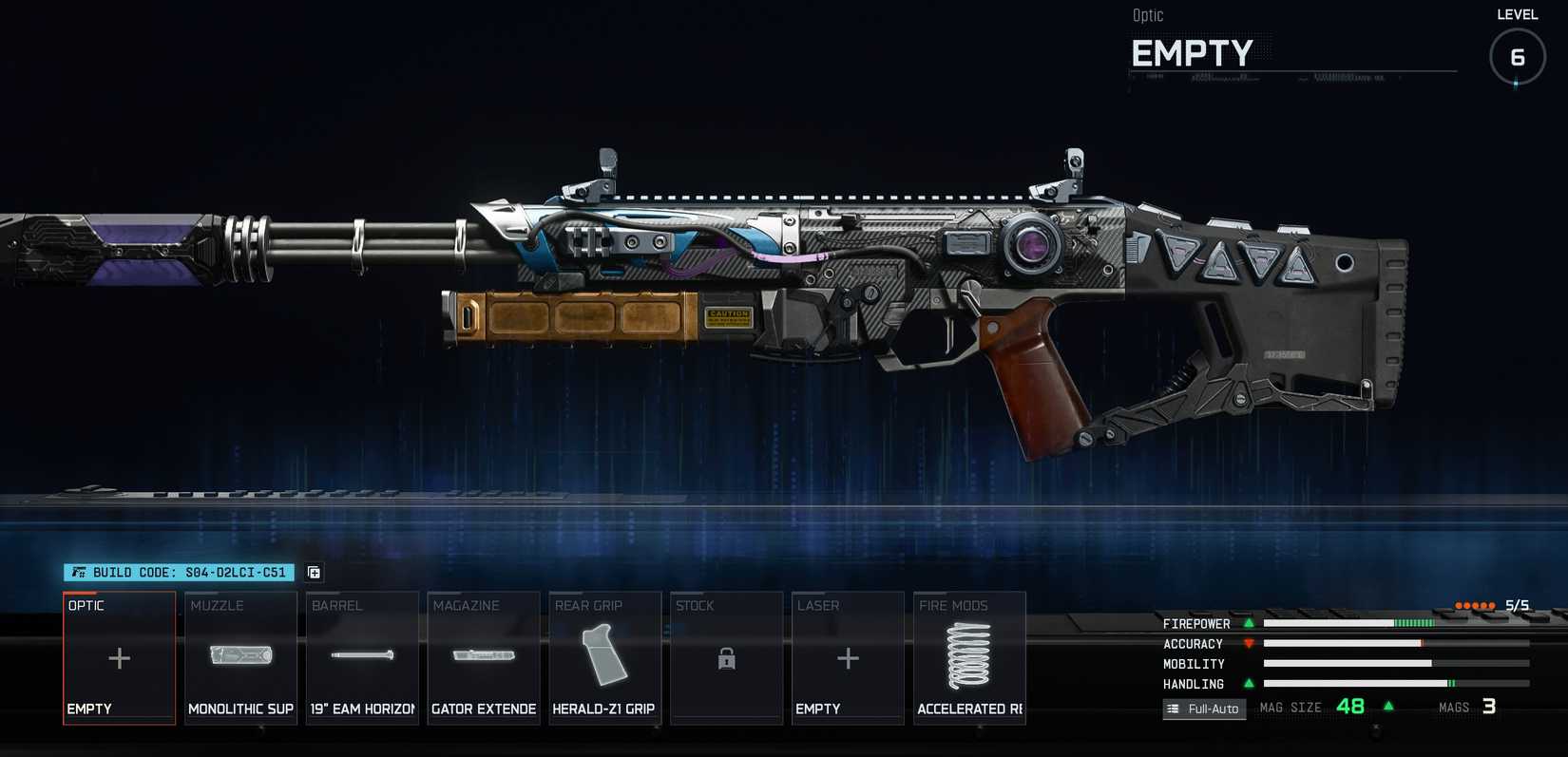This screenshot has height=757, width=1568.
Task: Copy the build code with the icon
Action: (315, 573)
